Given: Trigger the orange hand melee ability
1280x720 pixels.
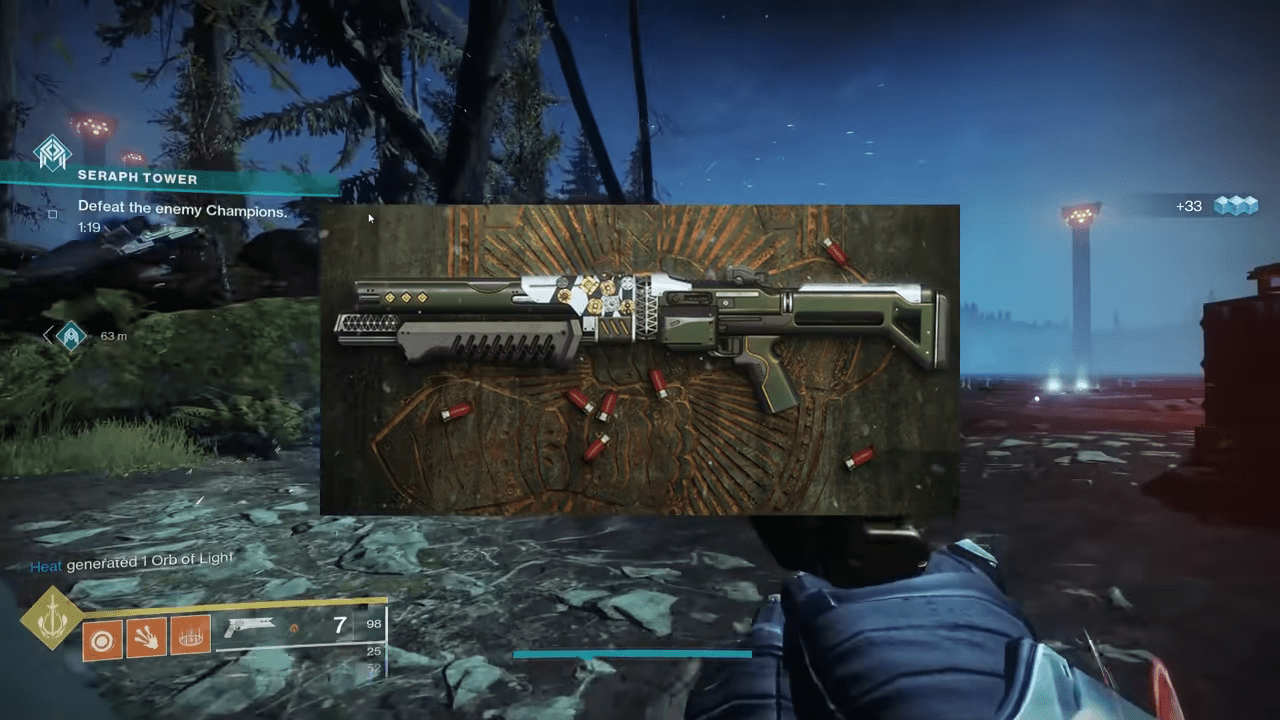Looking at the screenshot, I should click(x=146, y=637).
